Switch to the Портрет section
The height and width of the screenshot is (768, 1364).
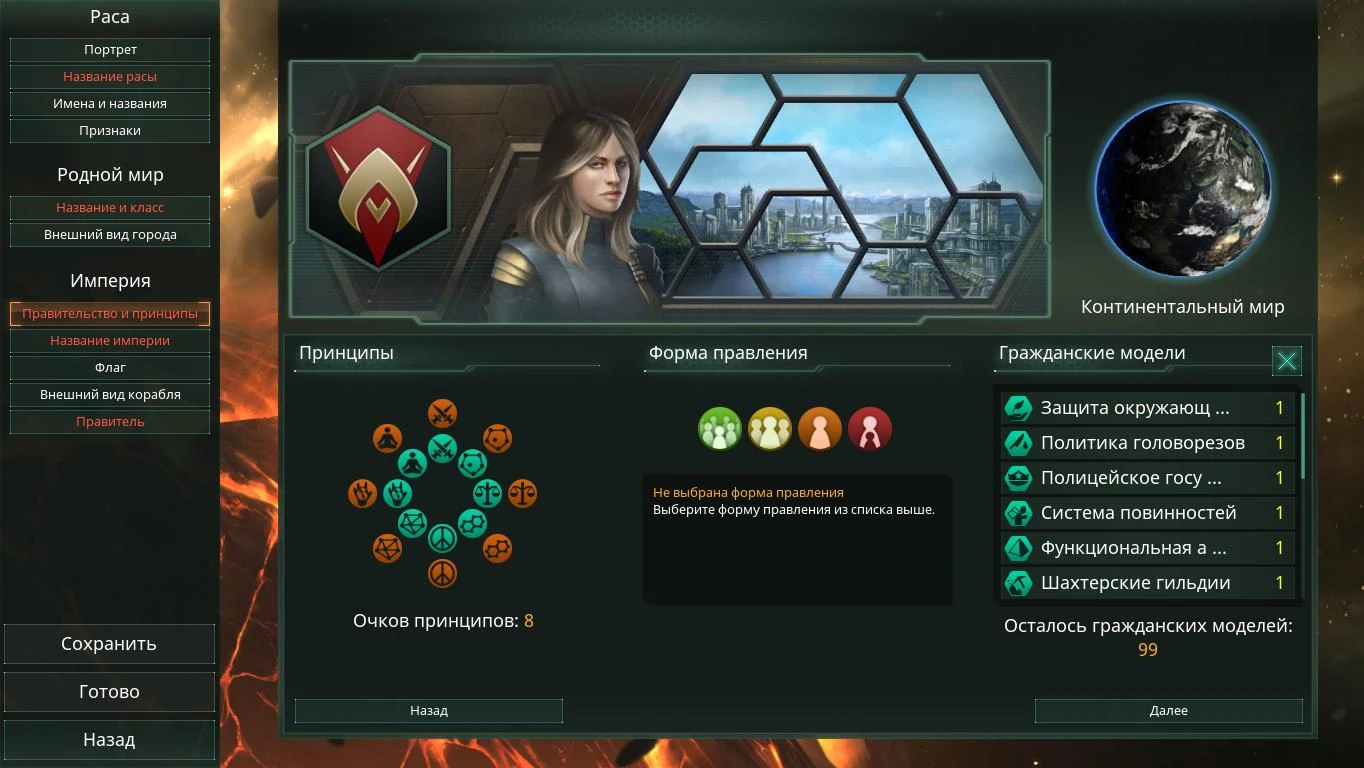(x=109, y=49)
